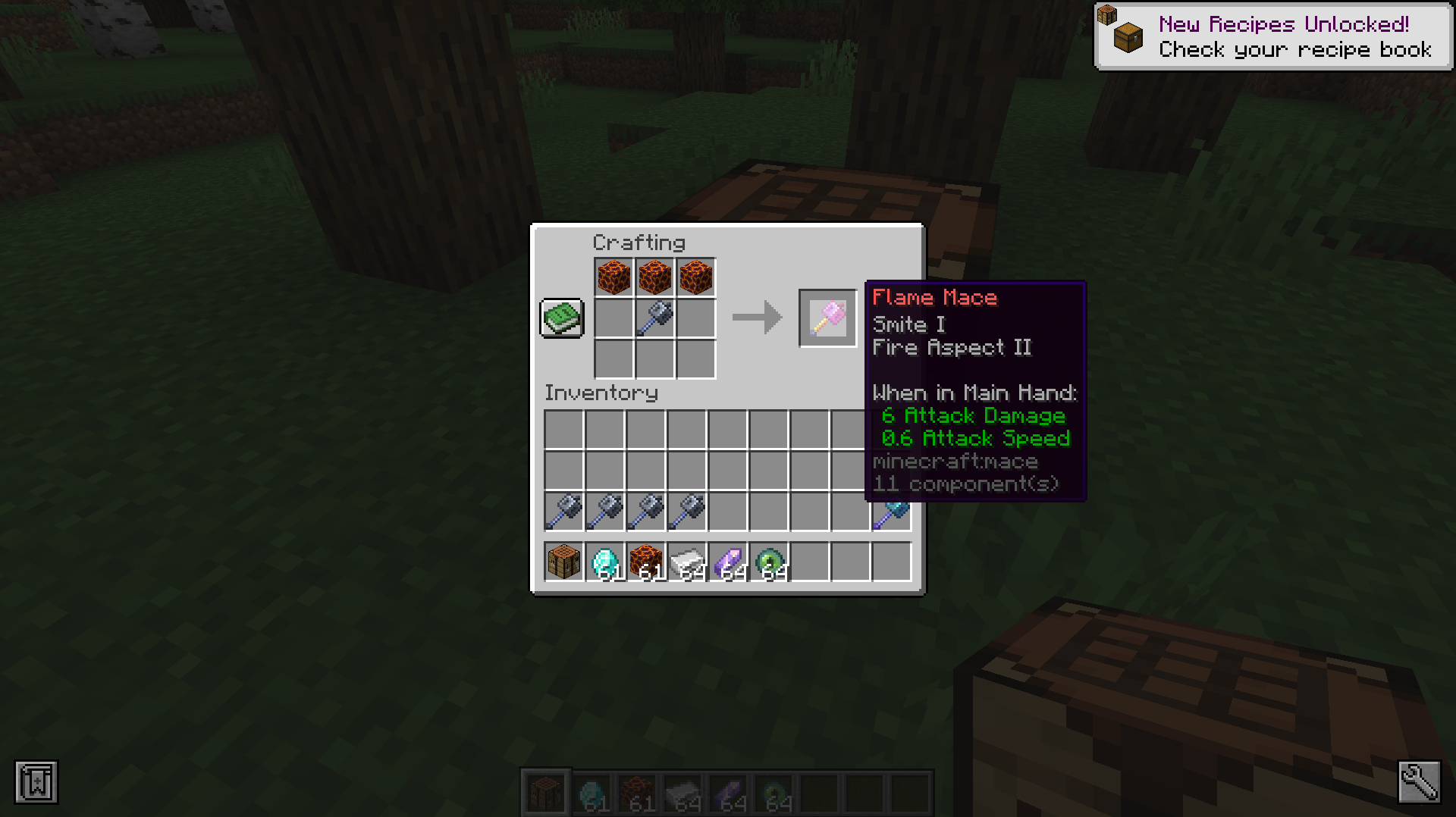Pick up the mace in the crafting grid
The image size is (1456, 817).
[654, 318]
